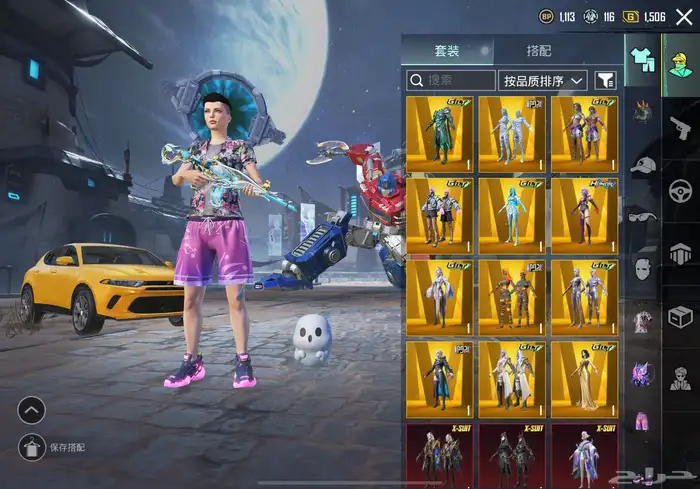
Task: Choose the green armored suit outfit
Action: [x=439, y=133]
